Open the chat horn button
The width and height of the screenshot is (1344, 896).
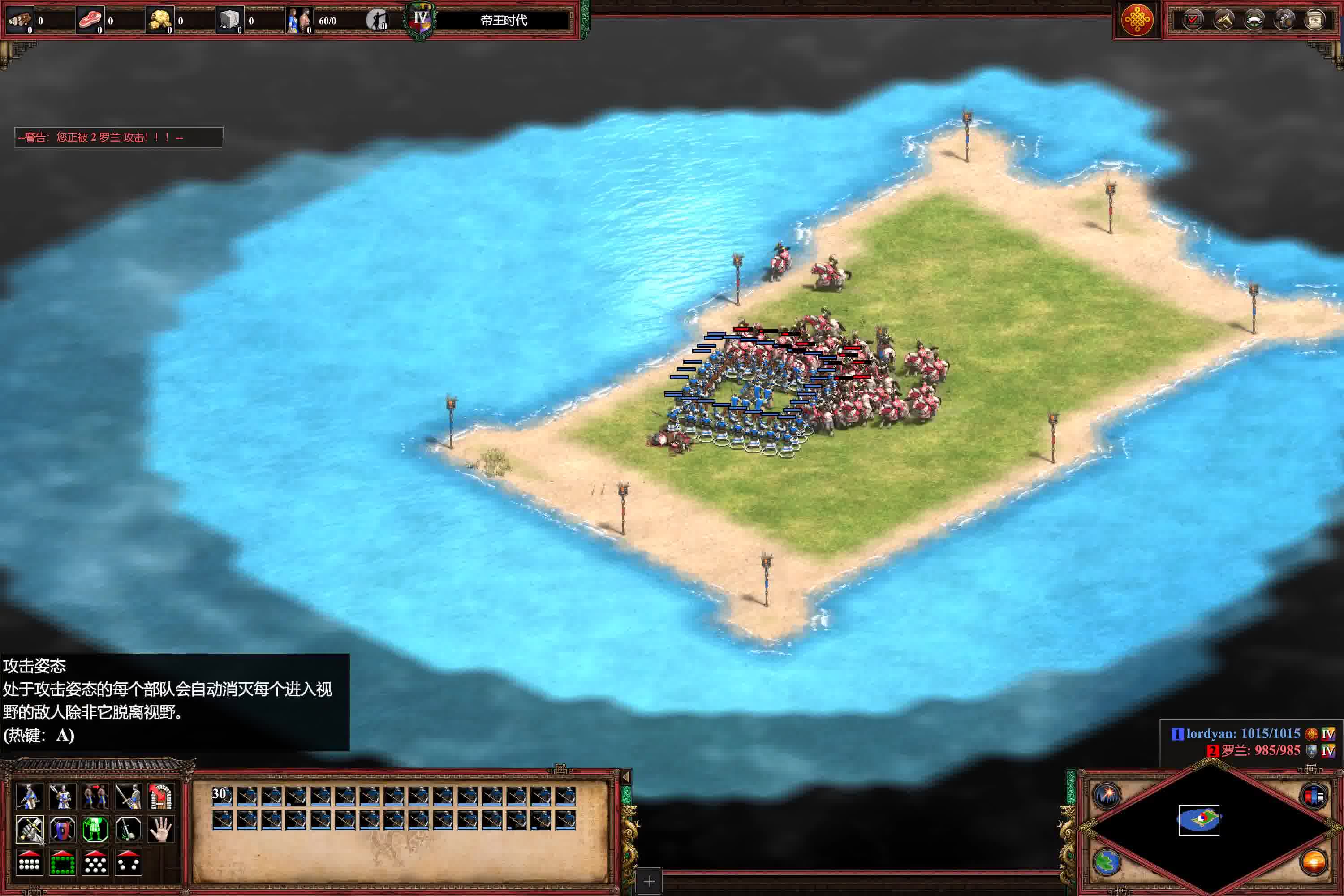(1223, 20)
